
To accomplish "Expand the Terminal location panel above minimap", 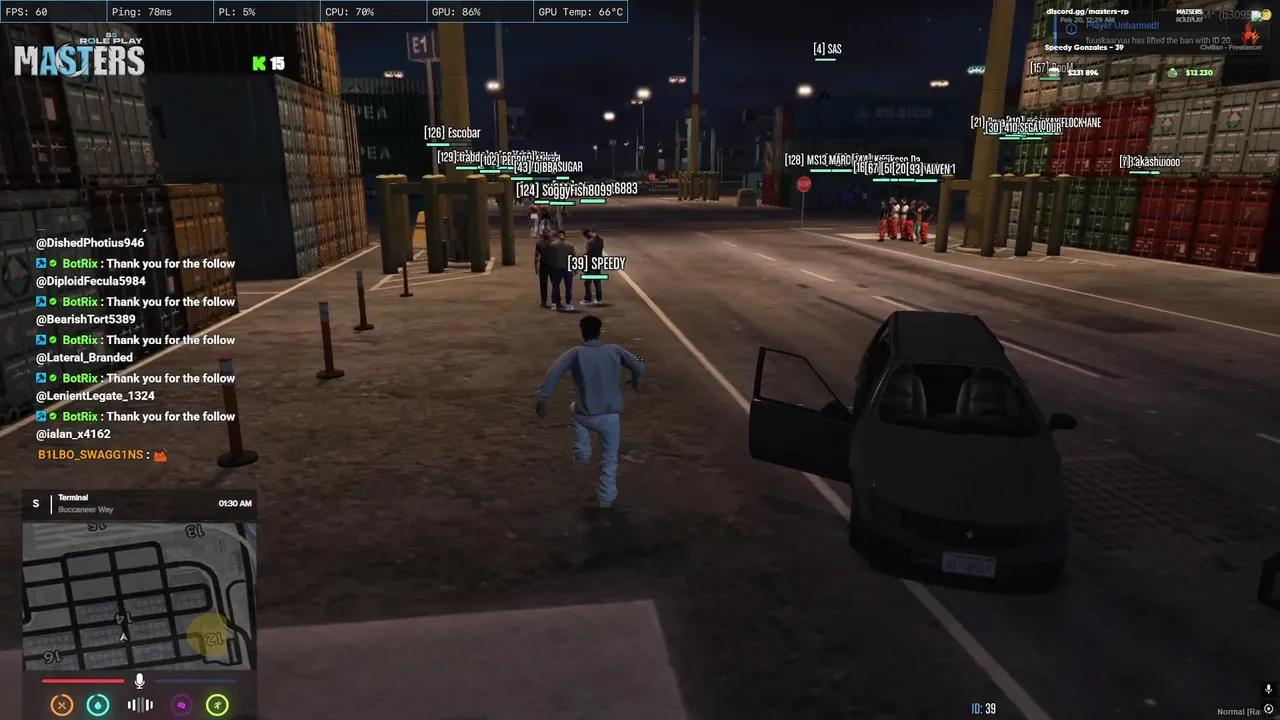I will (x=140, y=503).
